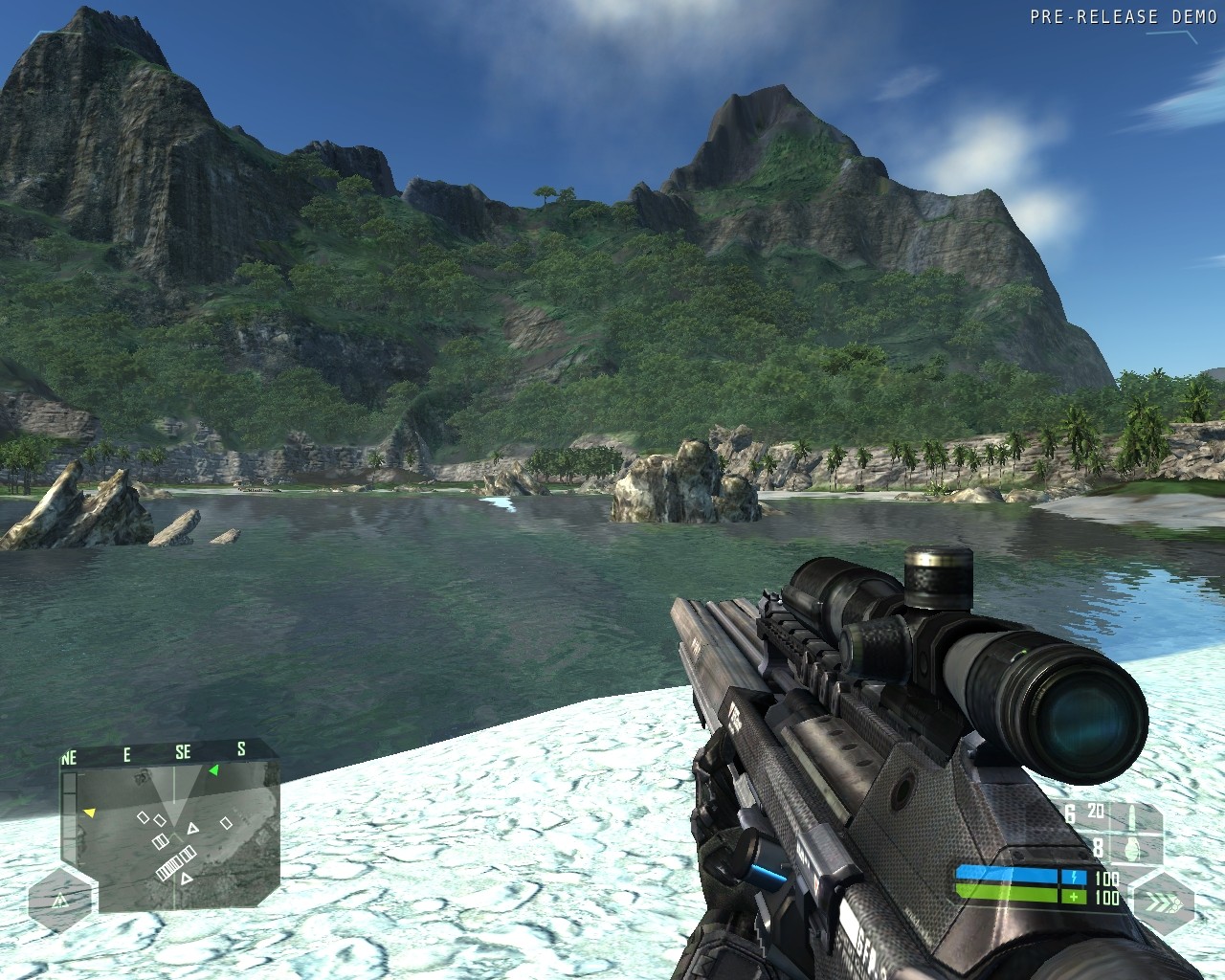Image resolution: width=1225 pixels, height=980 pixels.
Task: Select the yellow objective arrow on the minimap
Action: pyautogui.click(x=89, y=813)
